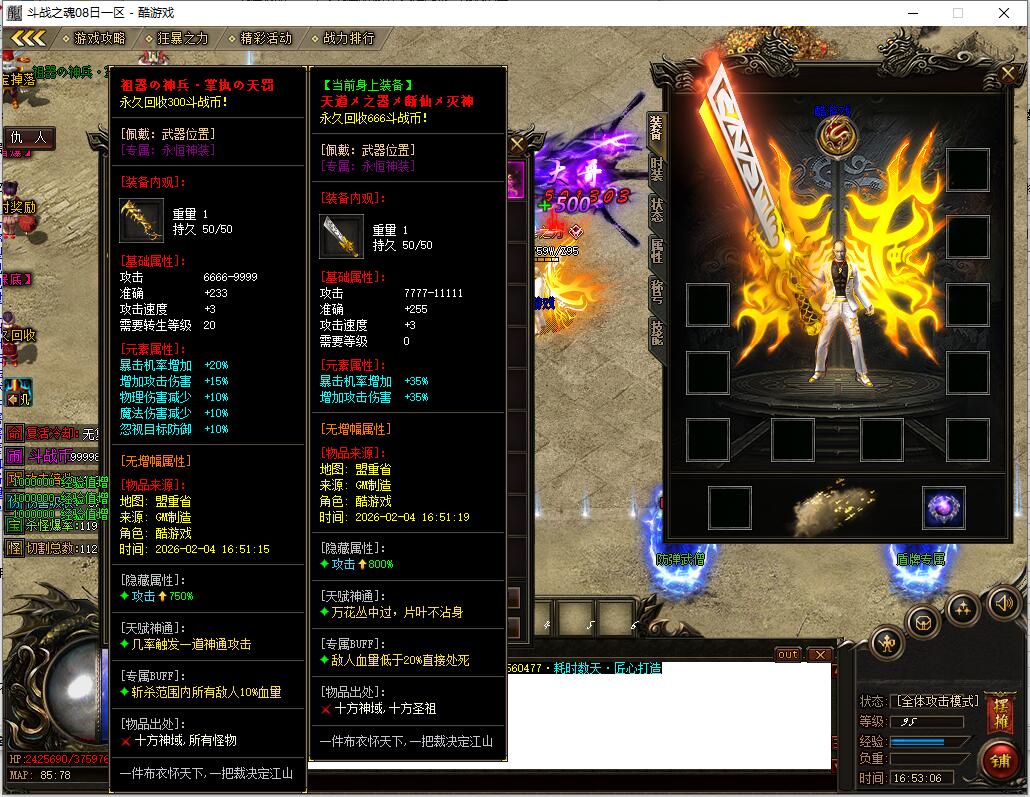The height and width of the screenshot is (797, 1030).
Task: Click the red 摆摊 stall button
Action: pyautogui.click(x=999, y=712)
